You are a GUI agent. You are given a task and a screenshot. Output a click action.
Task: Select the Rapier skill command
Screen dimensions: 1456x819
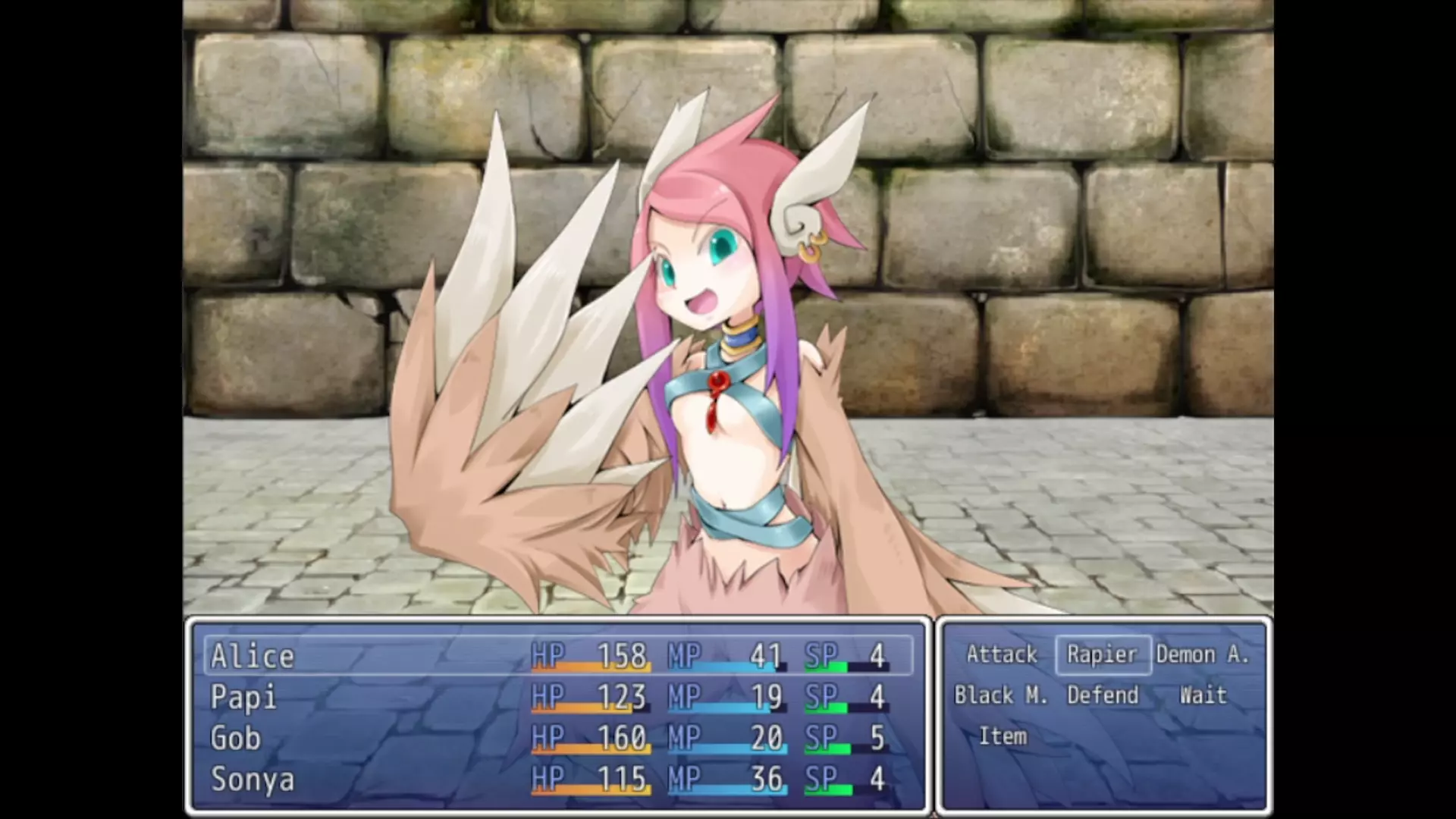[1103, 654]
